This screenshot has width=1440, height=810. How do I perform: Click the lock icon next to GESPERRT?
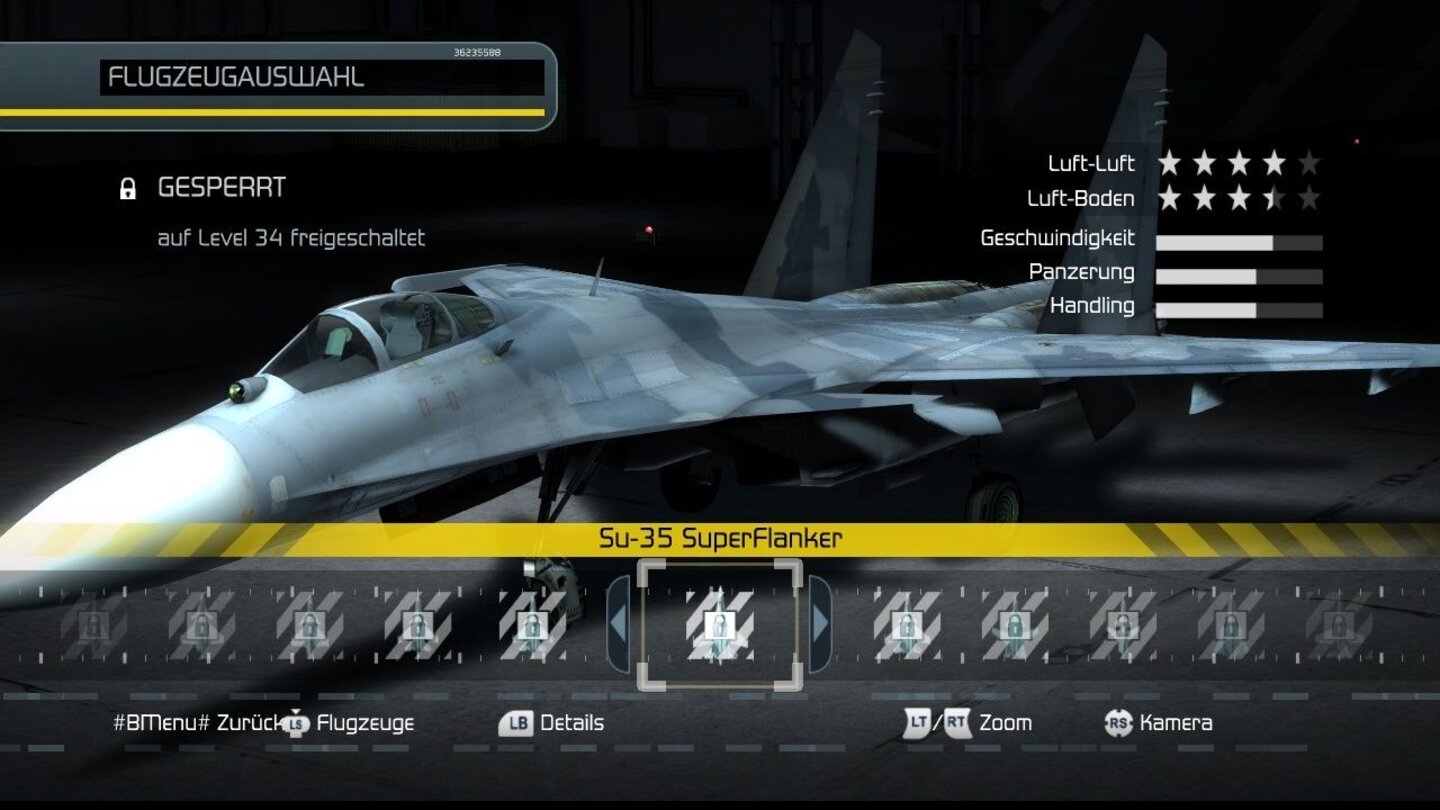point(128,186)
